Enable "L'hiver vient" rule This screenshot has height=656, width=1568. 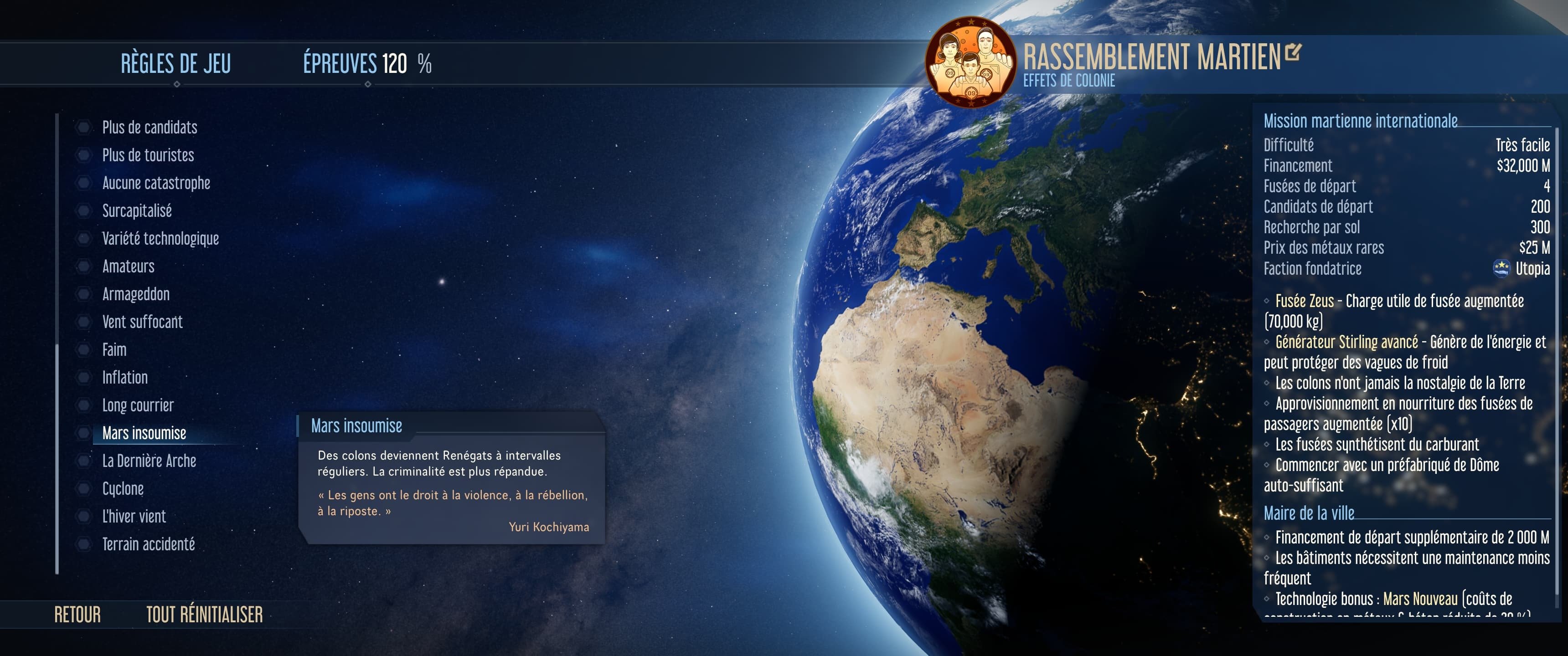coord(134,517)
